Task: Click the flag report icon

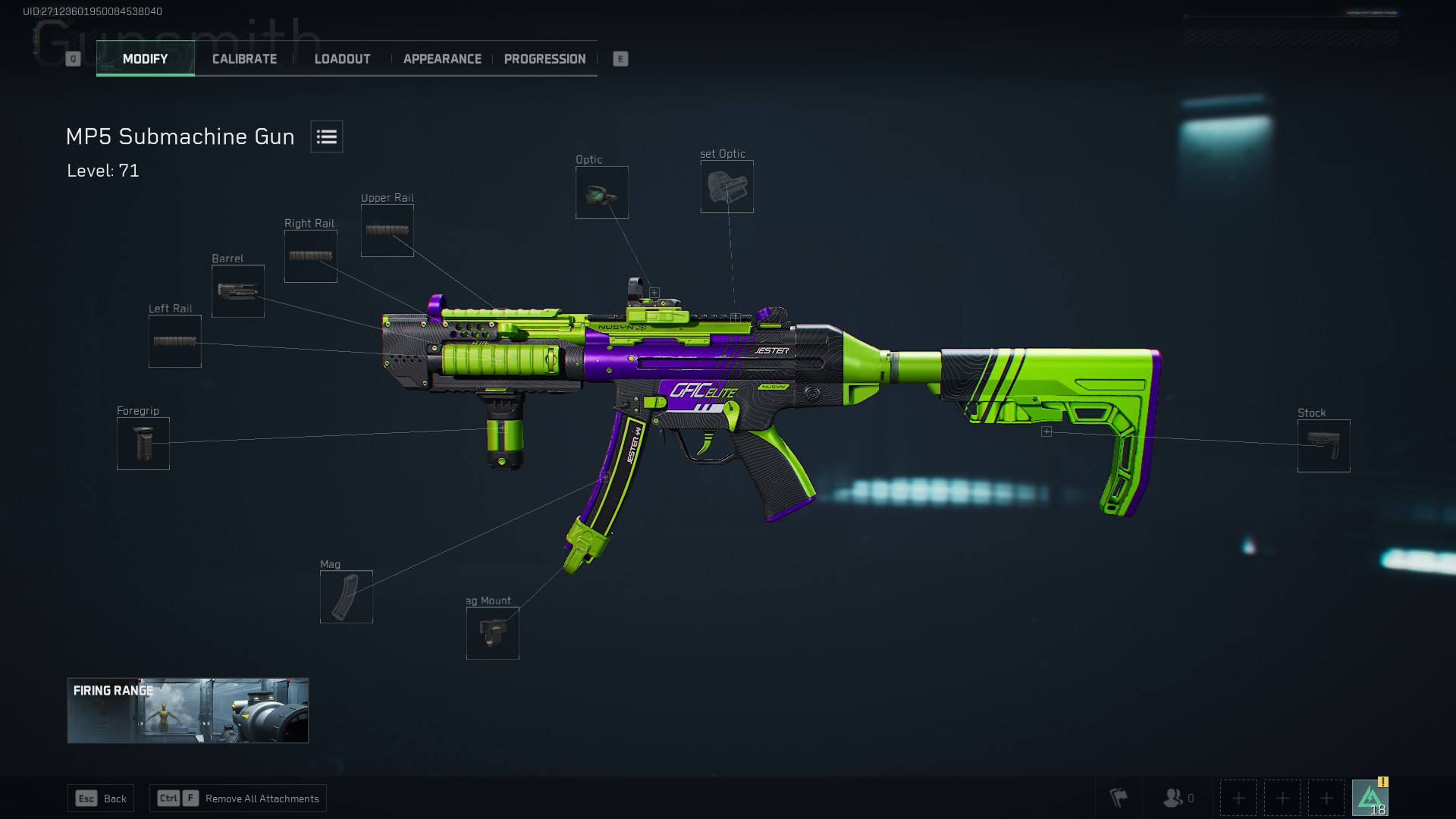Action: point(1118,798)
